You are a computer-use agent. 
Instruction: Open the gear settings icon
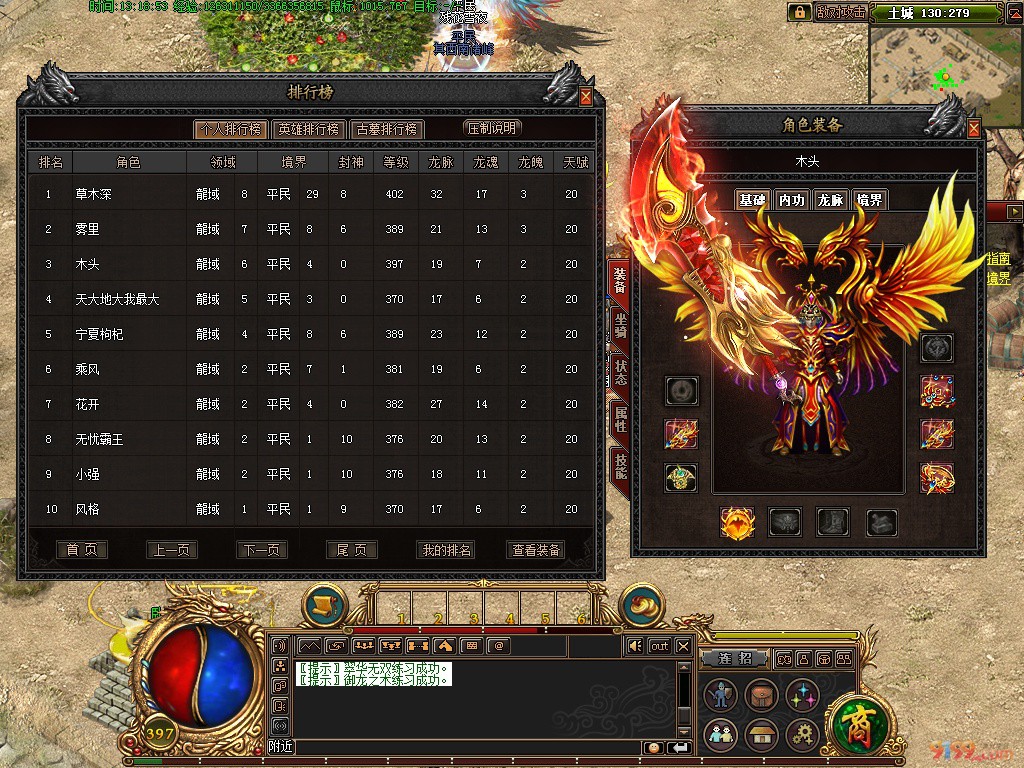click(802, 736)
